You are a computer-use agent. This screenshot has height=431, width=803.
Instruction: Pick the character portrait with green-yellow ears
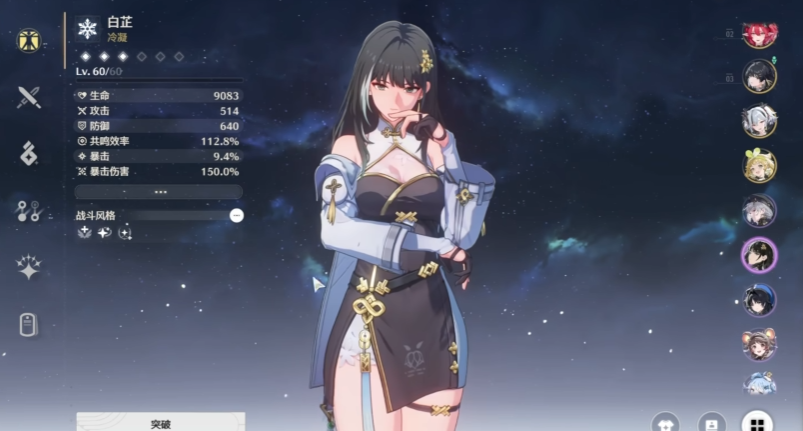(x=759, y=165)
